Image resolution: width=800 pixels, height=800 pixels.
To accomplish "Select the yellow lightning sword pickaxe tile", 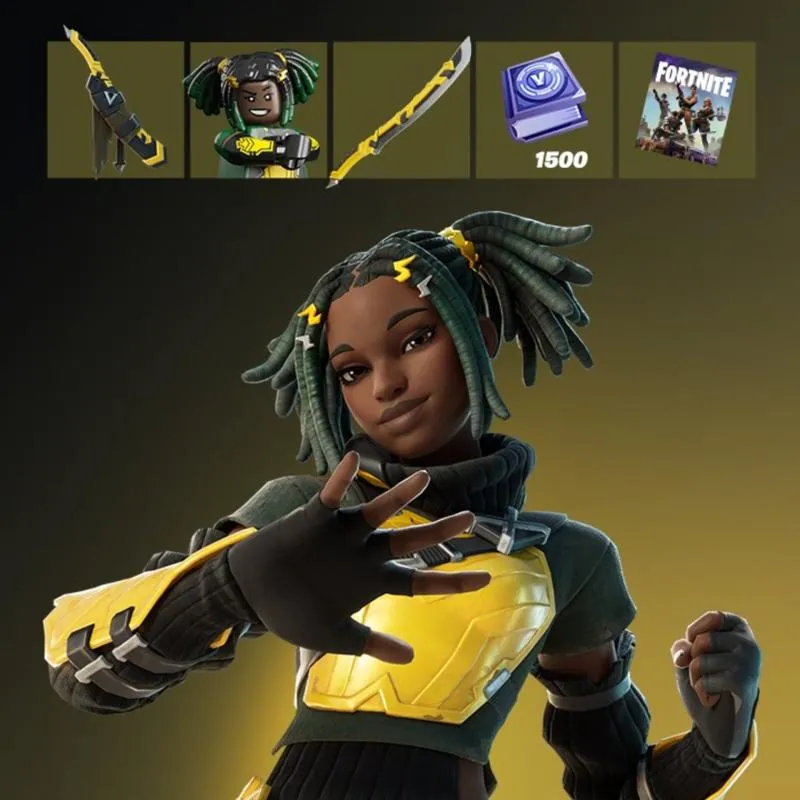I will coord(401,110).
